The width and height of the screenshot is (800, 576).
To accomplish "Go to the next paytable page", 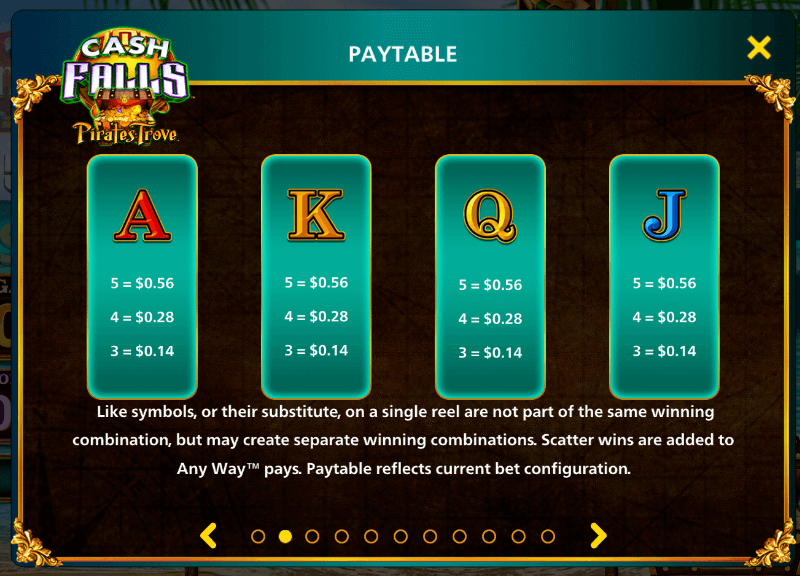I will 598,536.
